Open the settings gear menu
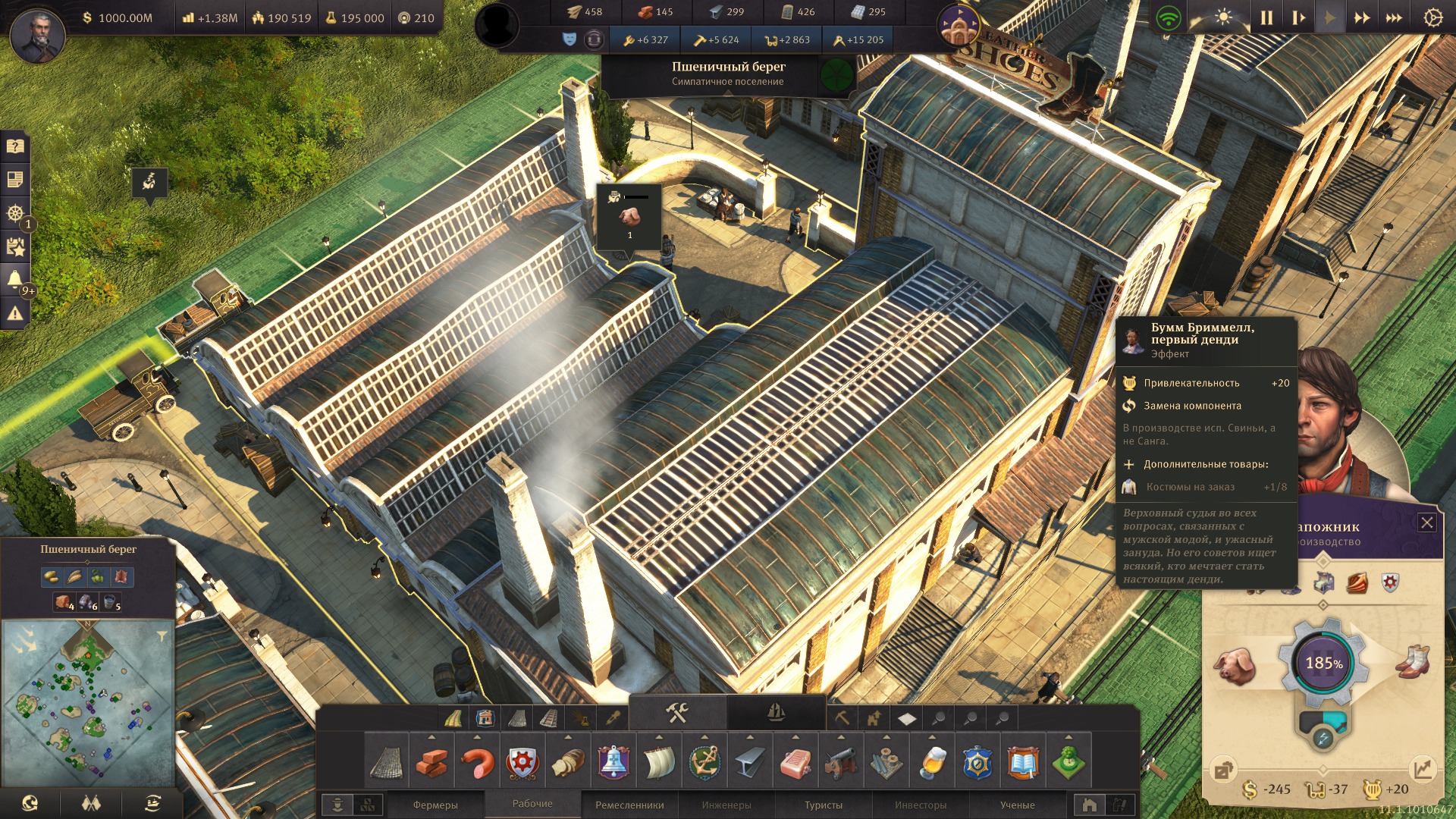Viewport: 1456px width, 819px height. coord(1432,17)
